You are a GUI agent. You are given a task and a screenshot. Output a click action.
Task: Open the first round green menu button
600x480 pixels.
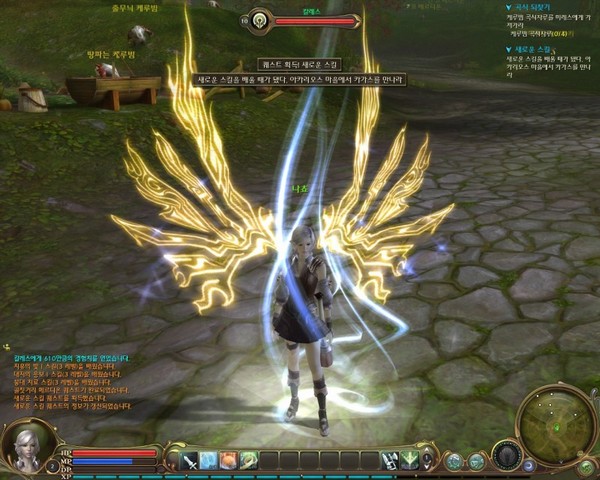455,461
